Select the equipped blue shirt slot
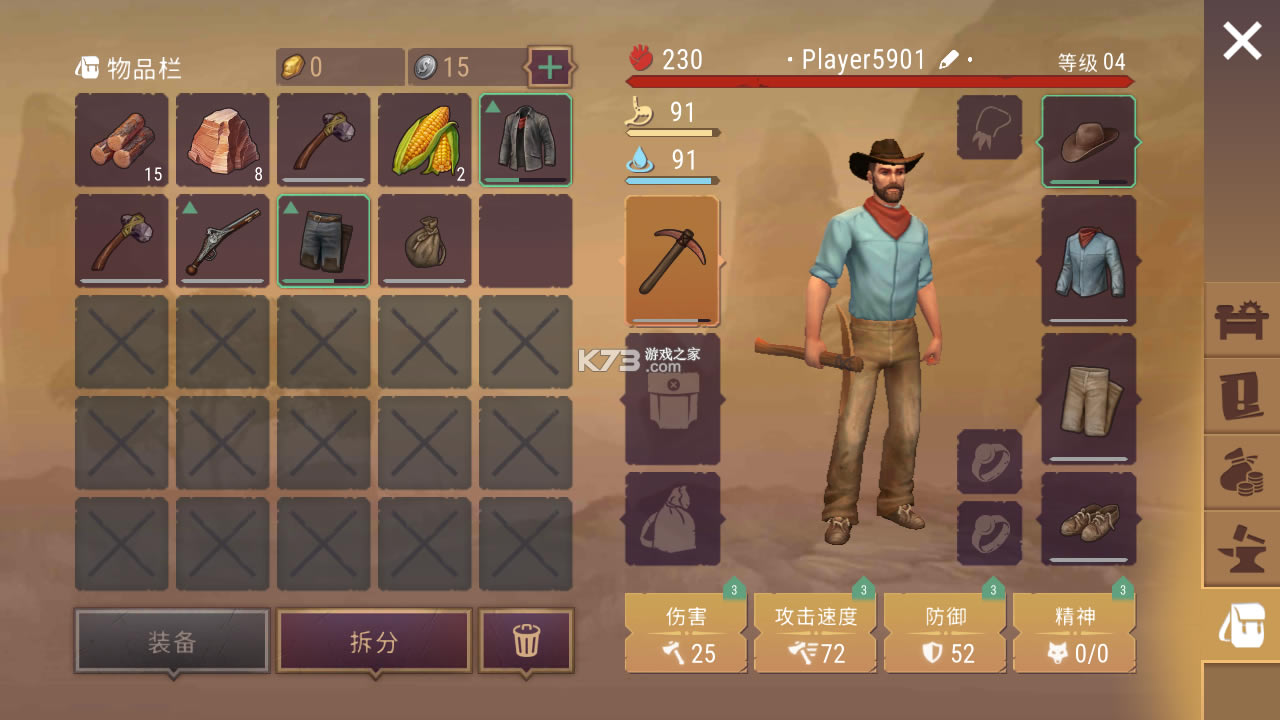Screen dimensions: 1280x720 [1089, 260]
